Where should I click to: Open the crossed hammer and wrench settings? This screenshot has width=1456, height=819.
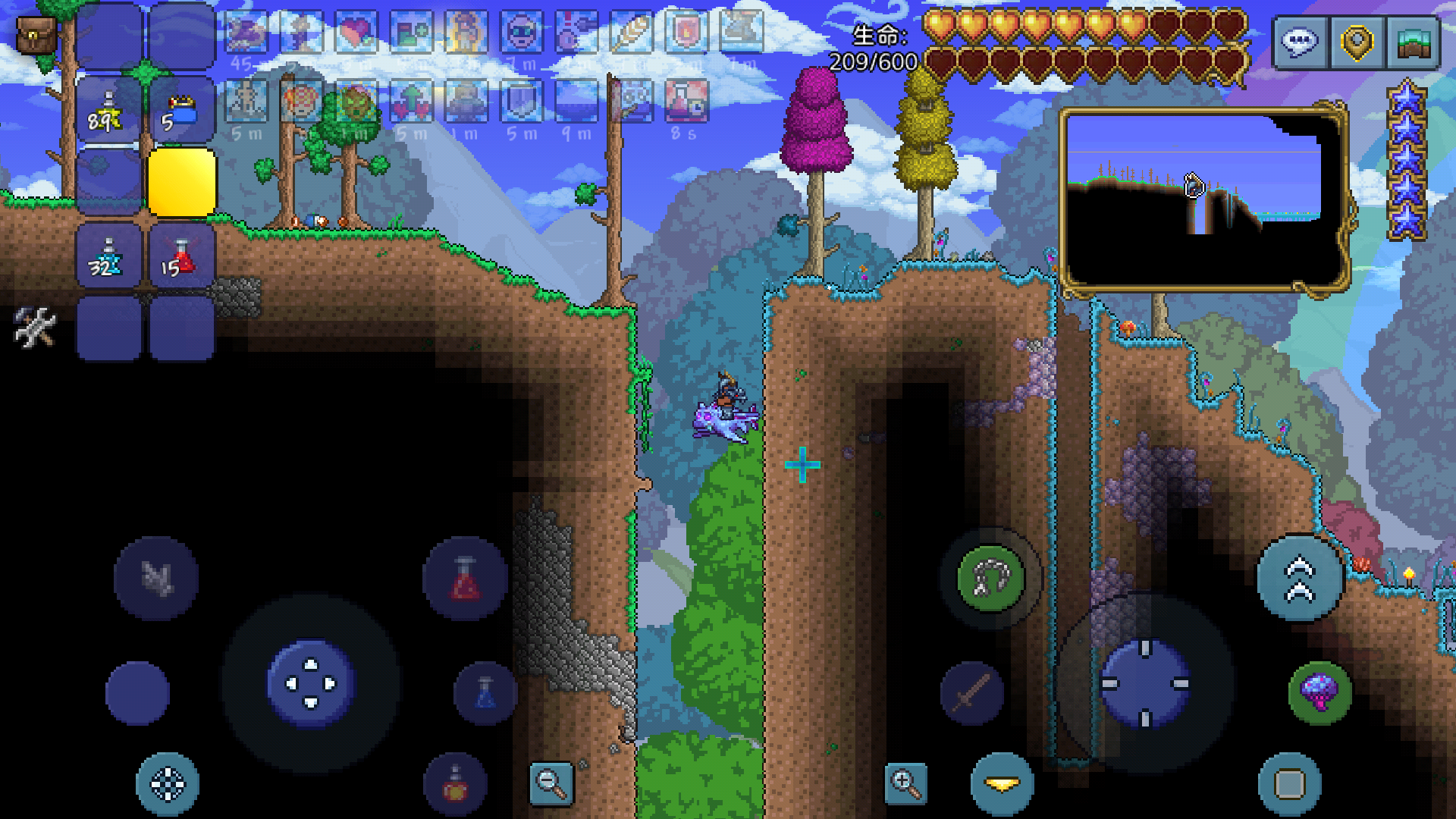pos(35,328)
